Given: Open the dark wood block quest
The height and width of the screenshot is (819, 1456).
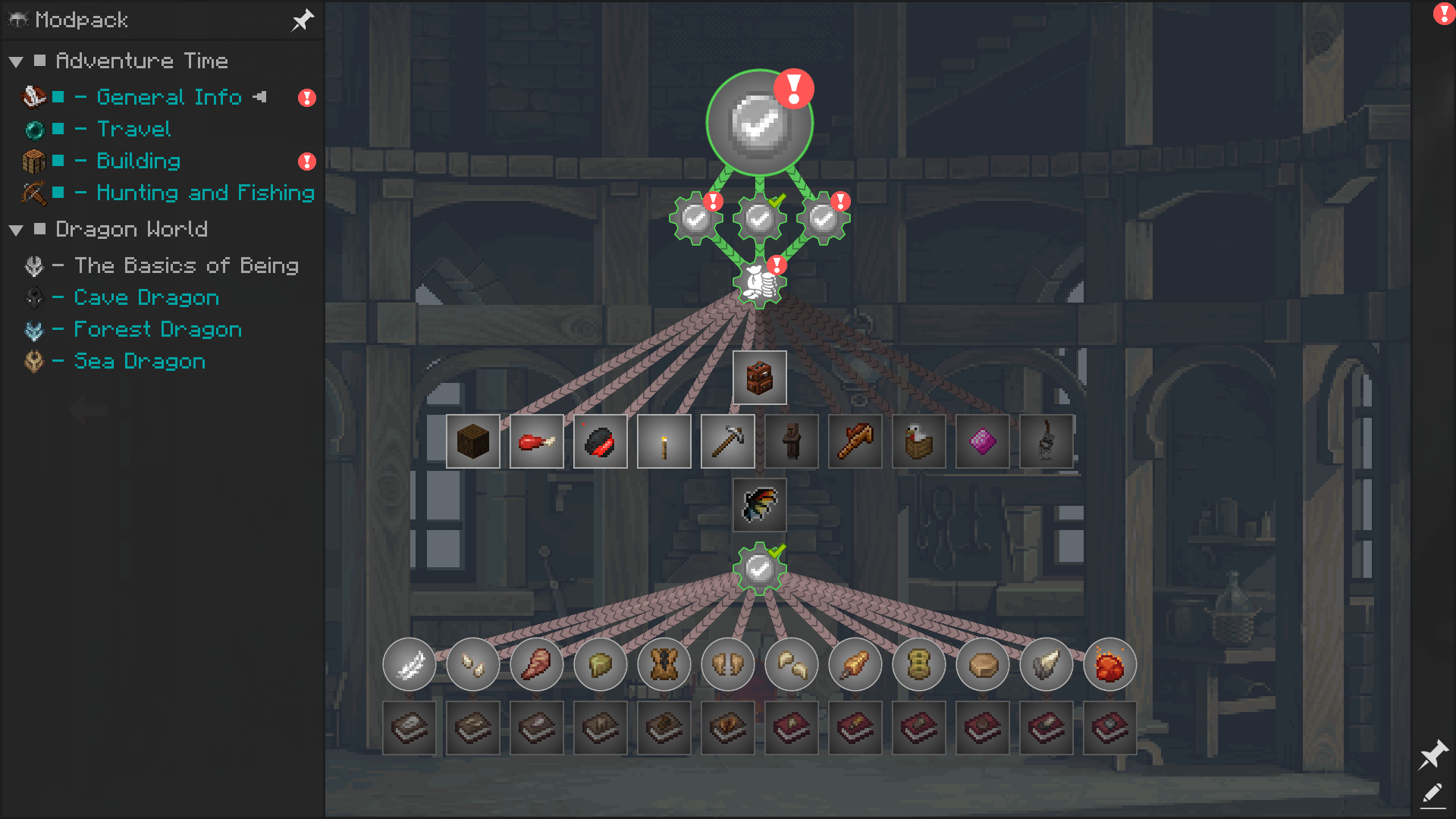Looking at the screenshot, I should [x=473, y=441].
